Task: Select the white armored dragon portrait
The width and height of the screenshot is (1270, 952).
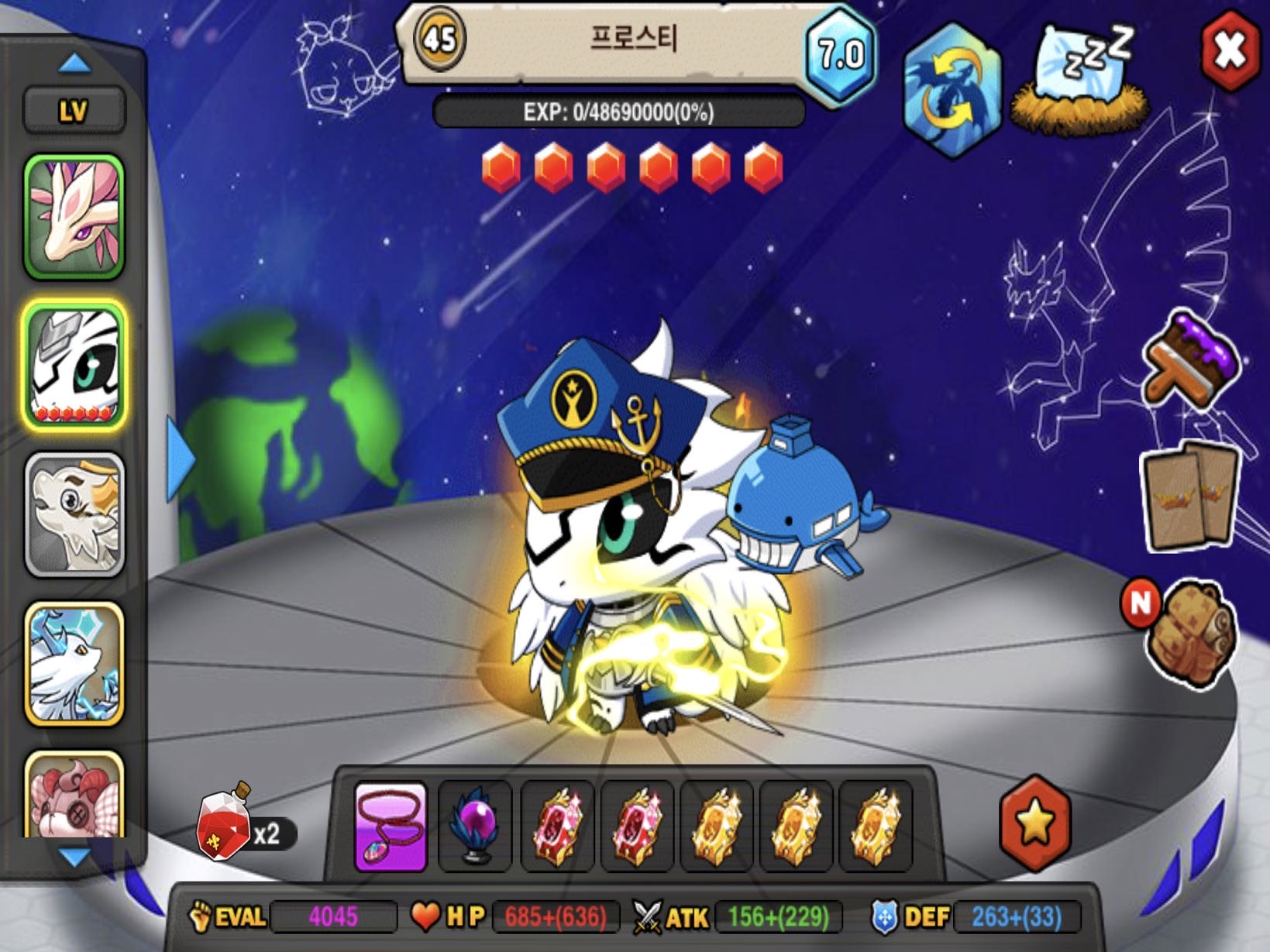Action: (x=74, y=366)
